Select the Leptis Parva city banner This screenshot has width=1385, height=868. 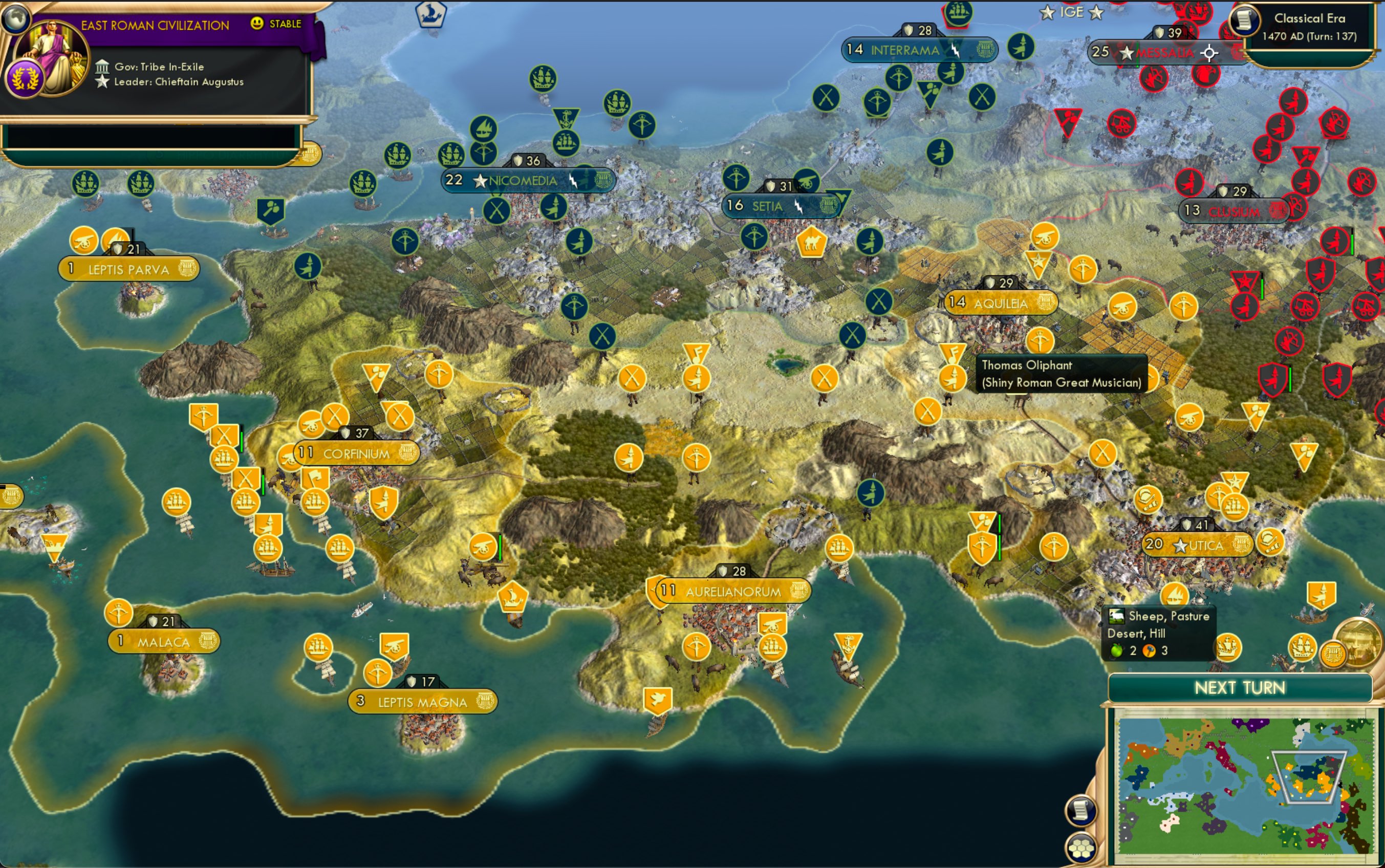pyautogui.click(x=128, y=269)
